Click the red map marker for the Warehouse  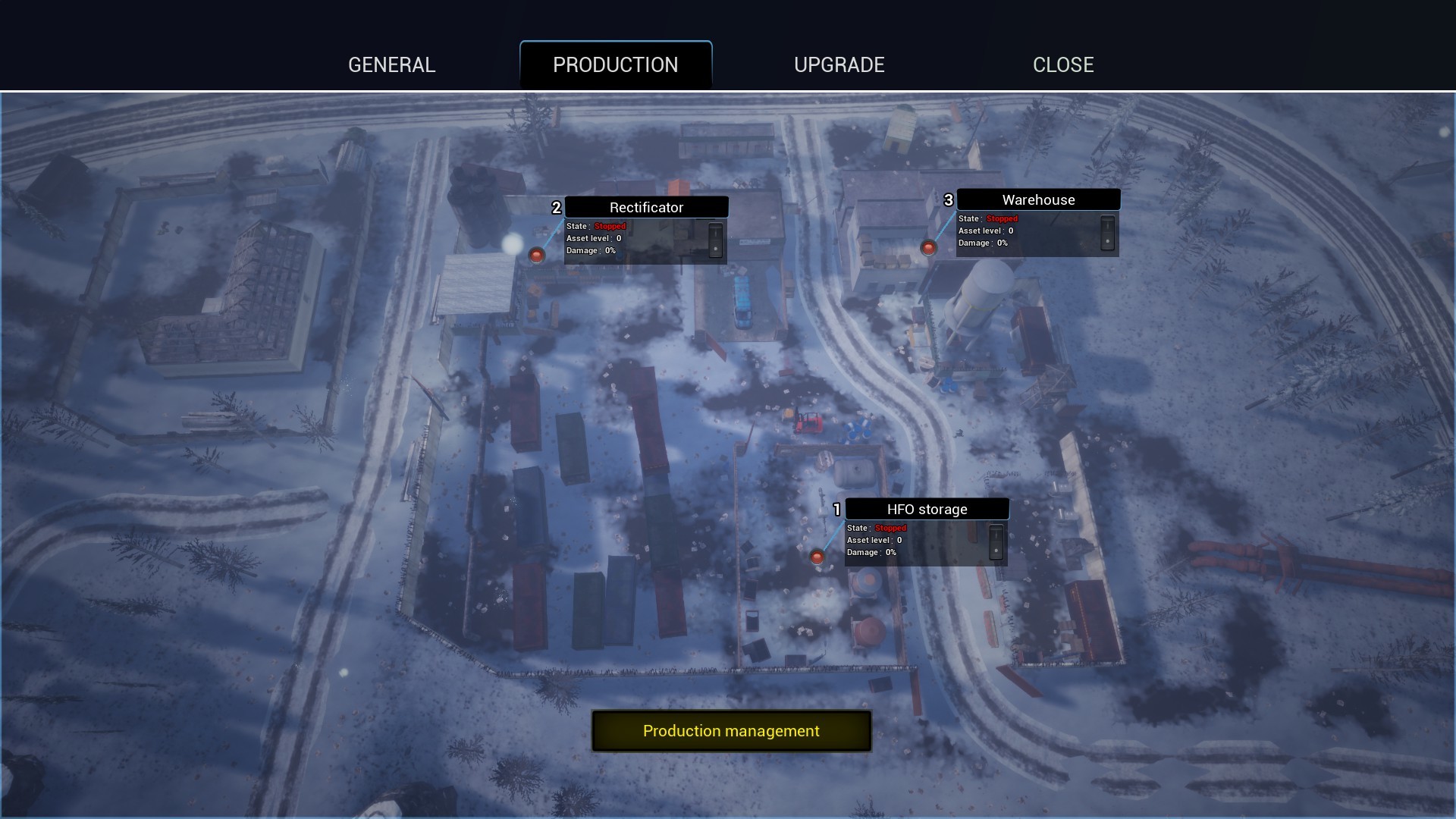tap(928, 247)
